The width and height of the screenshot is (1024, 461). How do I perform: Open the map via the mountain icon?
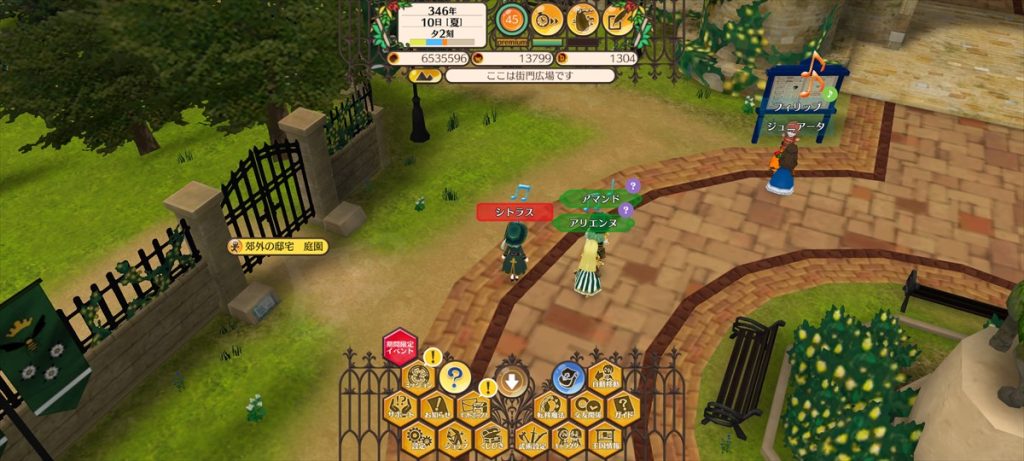click(422, 75)
